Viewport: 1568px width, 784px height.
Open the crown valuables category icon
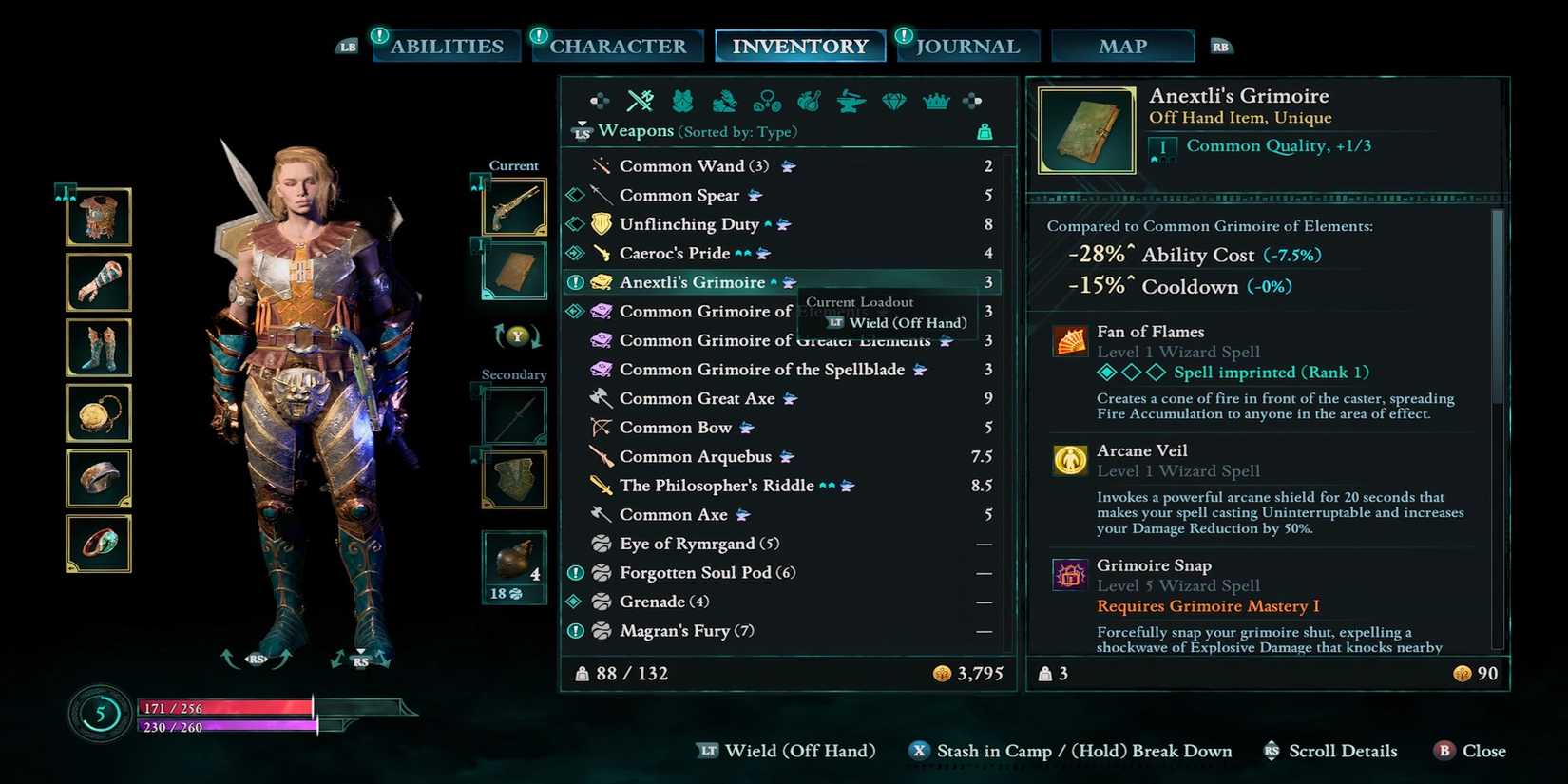tap(937, 100)
